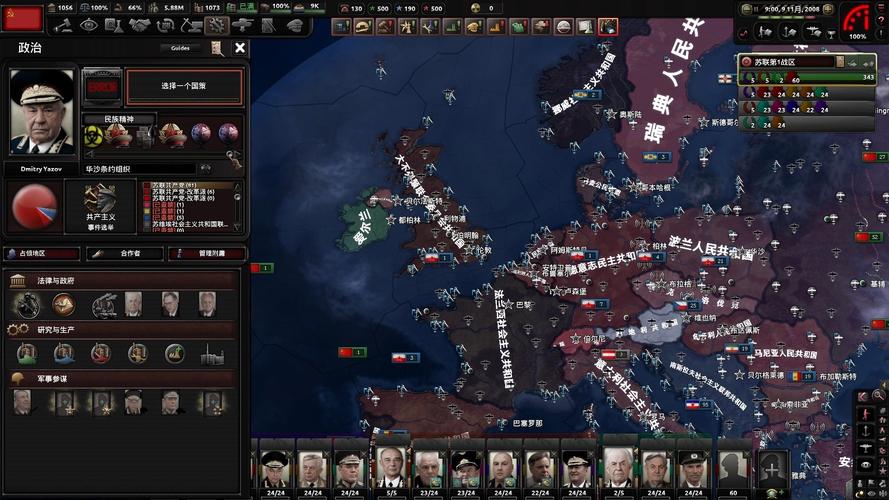Click the party popularity pie chart
Viewport: 889px width, 500px height.
click(33, 206)
